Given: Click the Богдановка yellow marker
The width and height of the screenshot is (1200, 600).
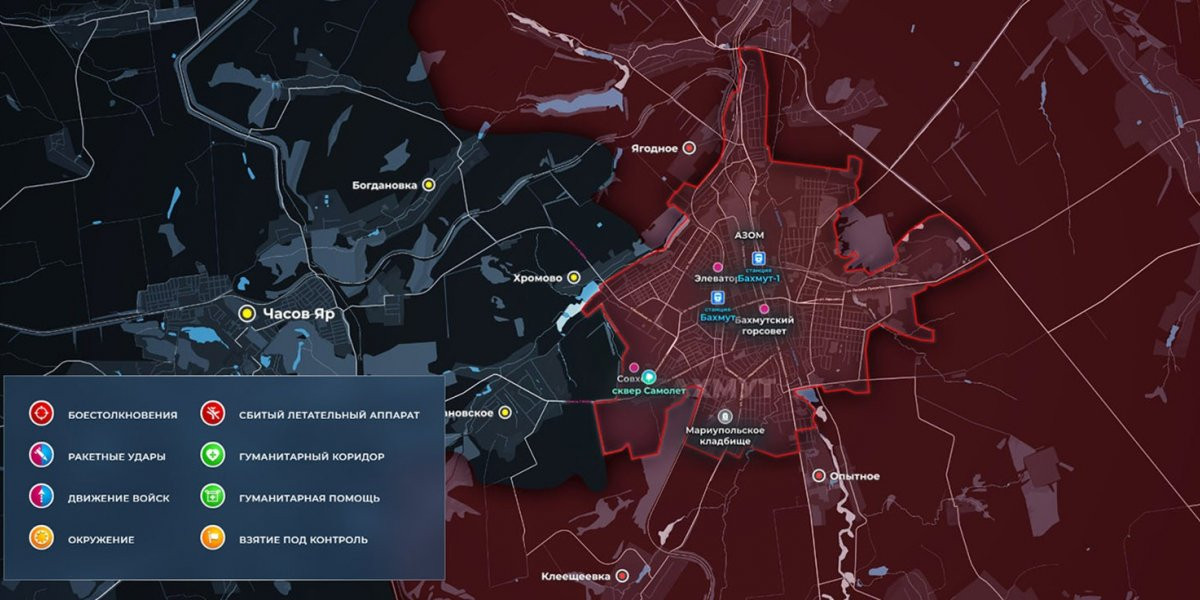Looking at the screenshot, I should point(429,185).
